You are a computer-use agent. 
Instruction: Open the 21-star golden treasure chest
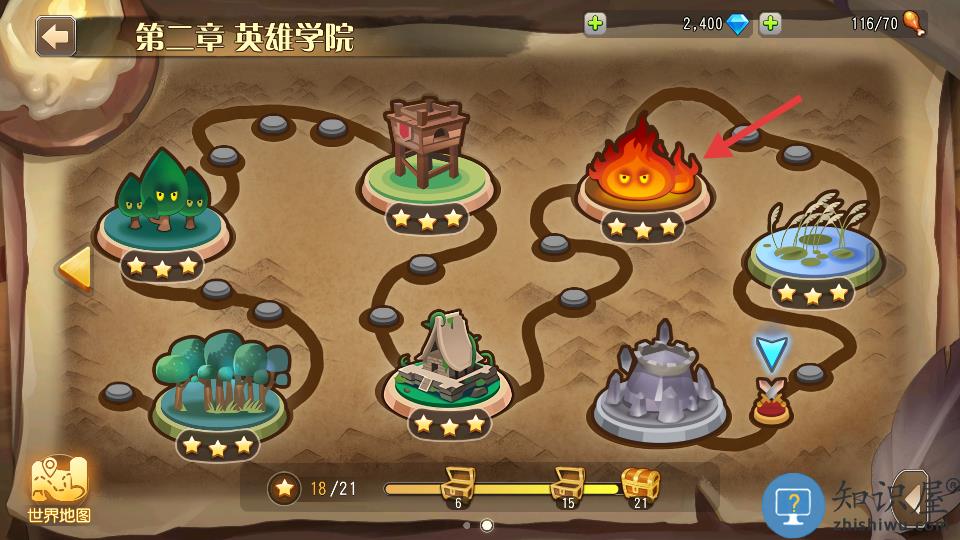pos(640,486)
